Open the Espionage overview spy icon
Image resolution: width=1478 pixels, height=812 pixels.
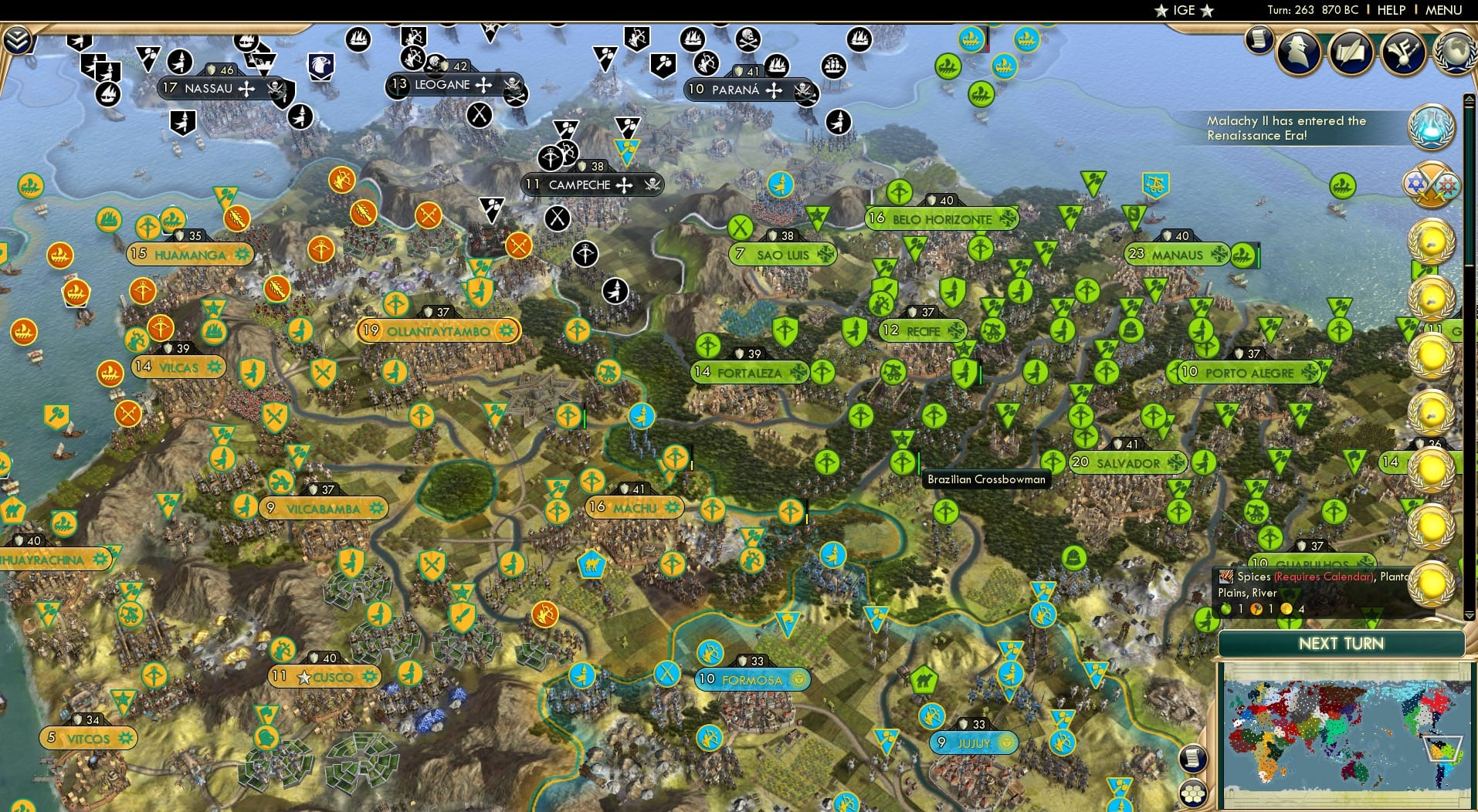pos(1297,54)
